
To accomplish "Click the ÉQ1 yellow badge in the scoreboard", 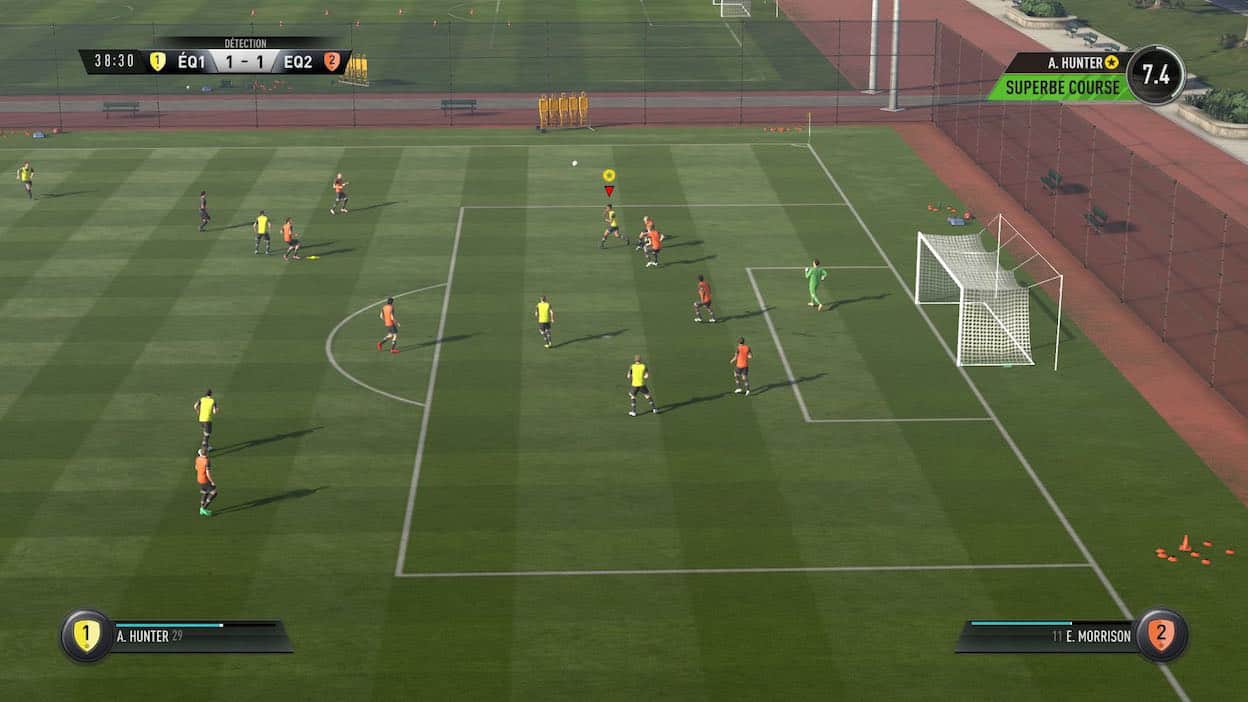I will [x=157, y=61].
